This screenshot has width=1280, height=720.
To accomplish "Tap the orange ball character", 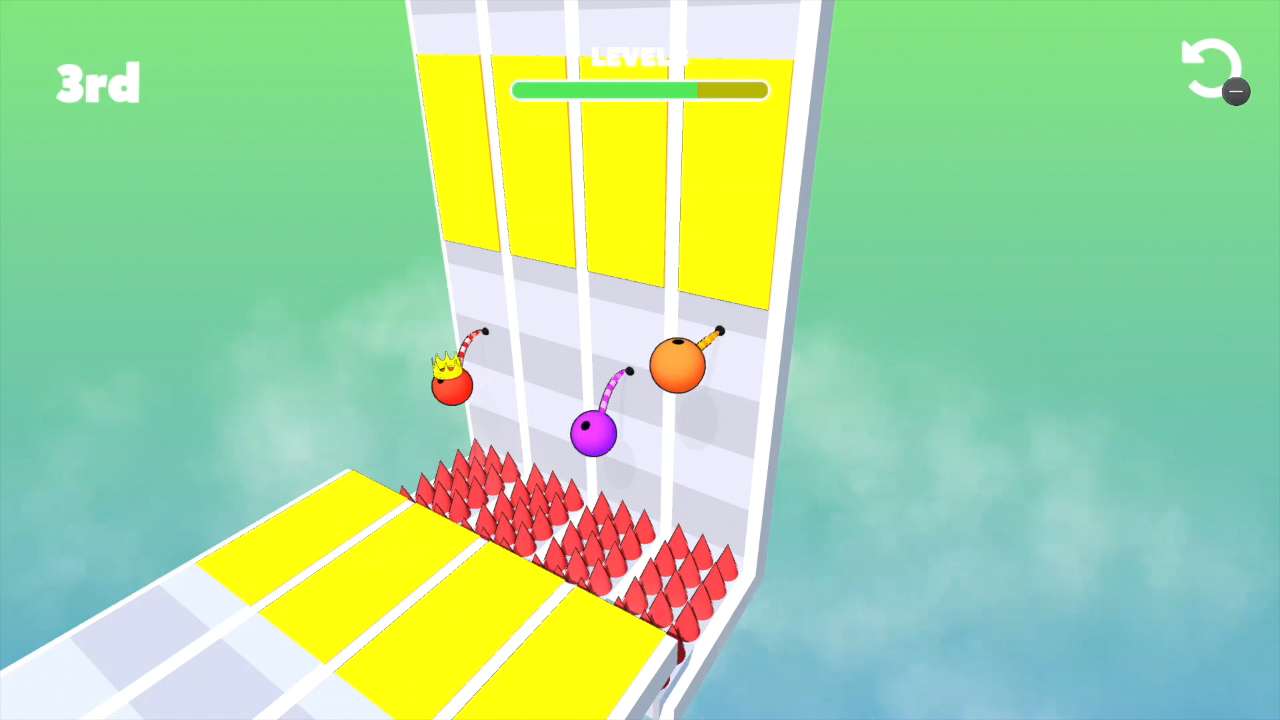I will [679, 364].
